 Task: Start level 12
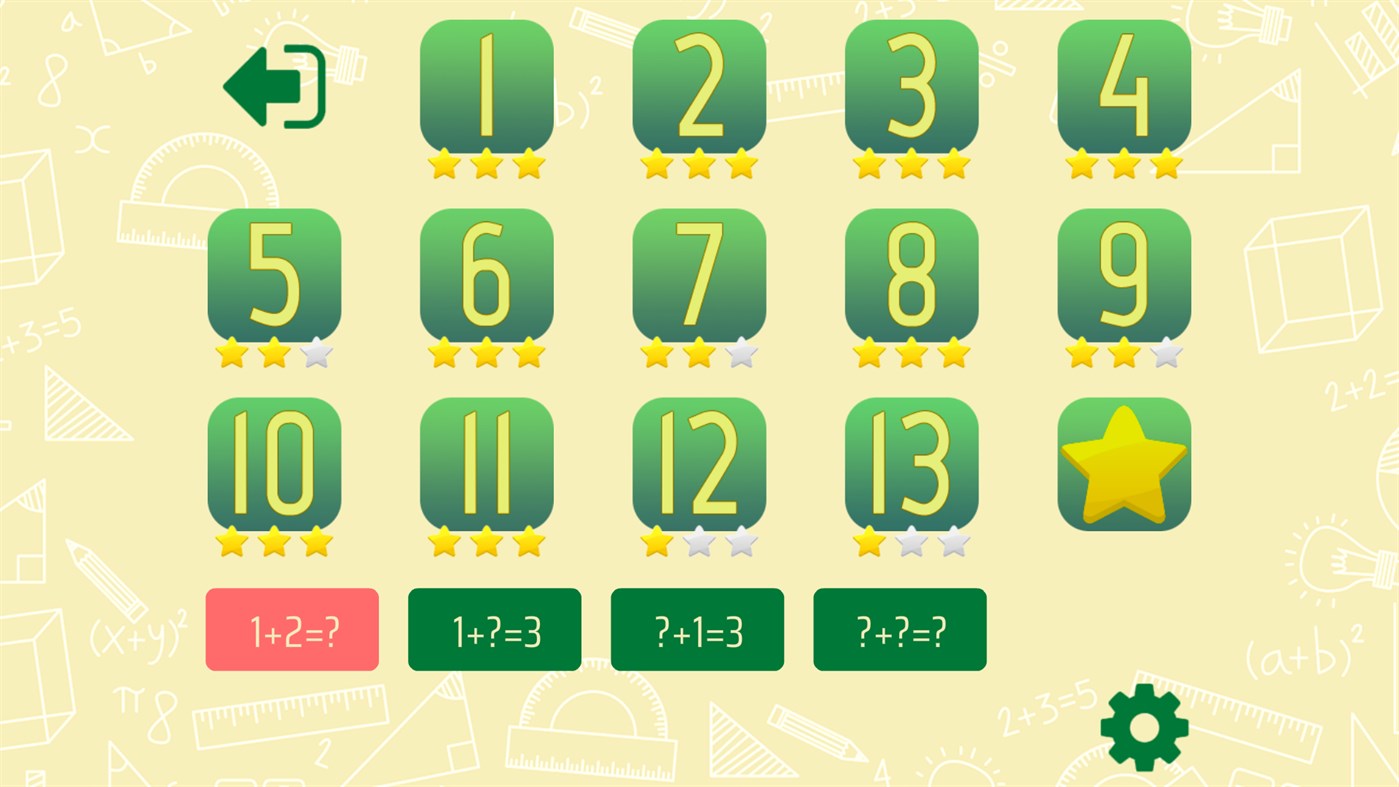[698, 463]
